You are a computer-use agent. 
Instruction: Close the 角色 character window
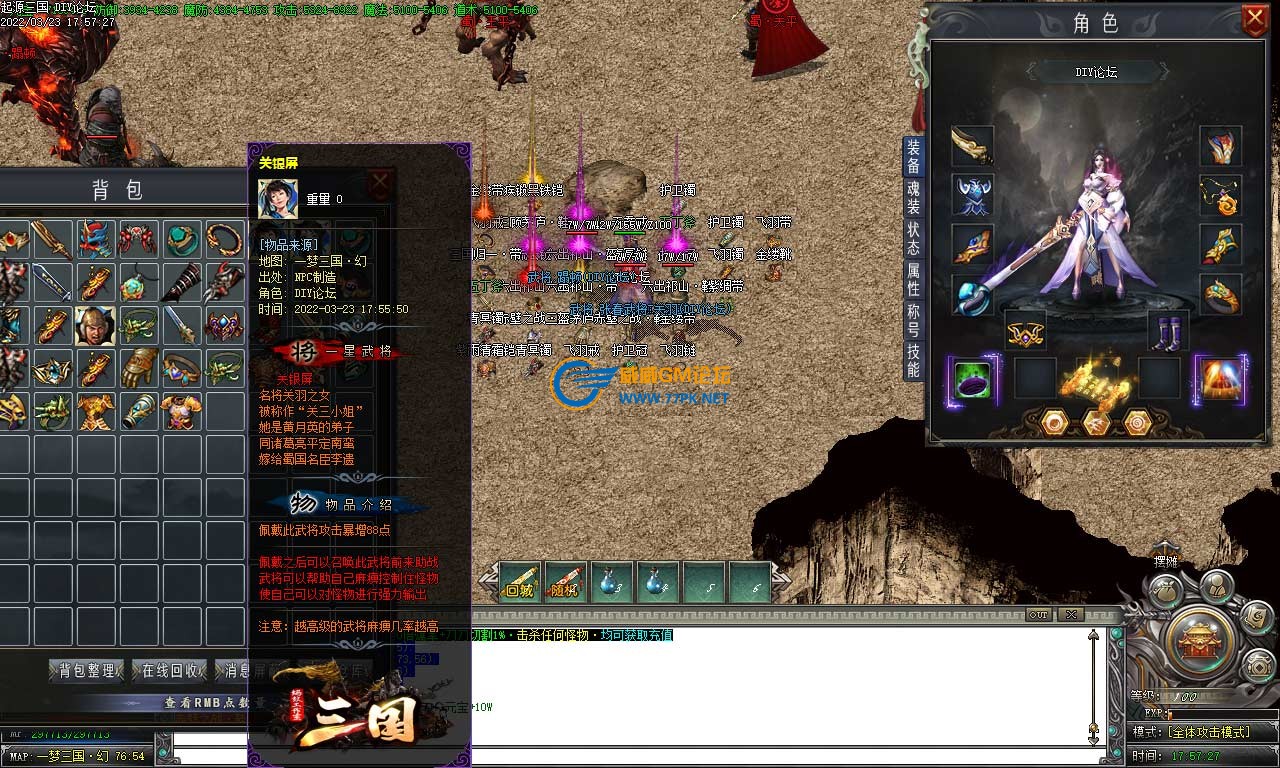click(x=1254, y=19)
